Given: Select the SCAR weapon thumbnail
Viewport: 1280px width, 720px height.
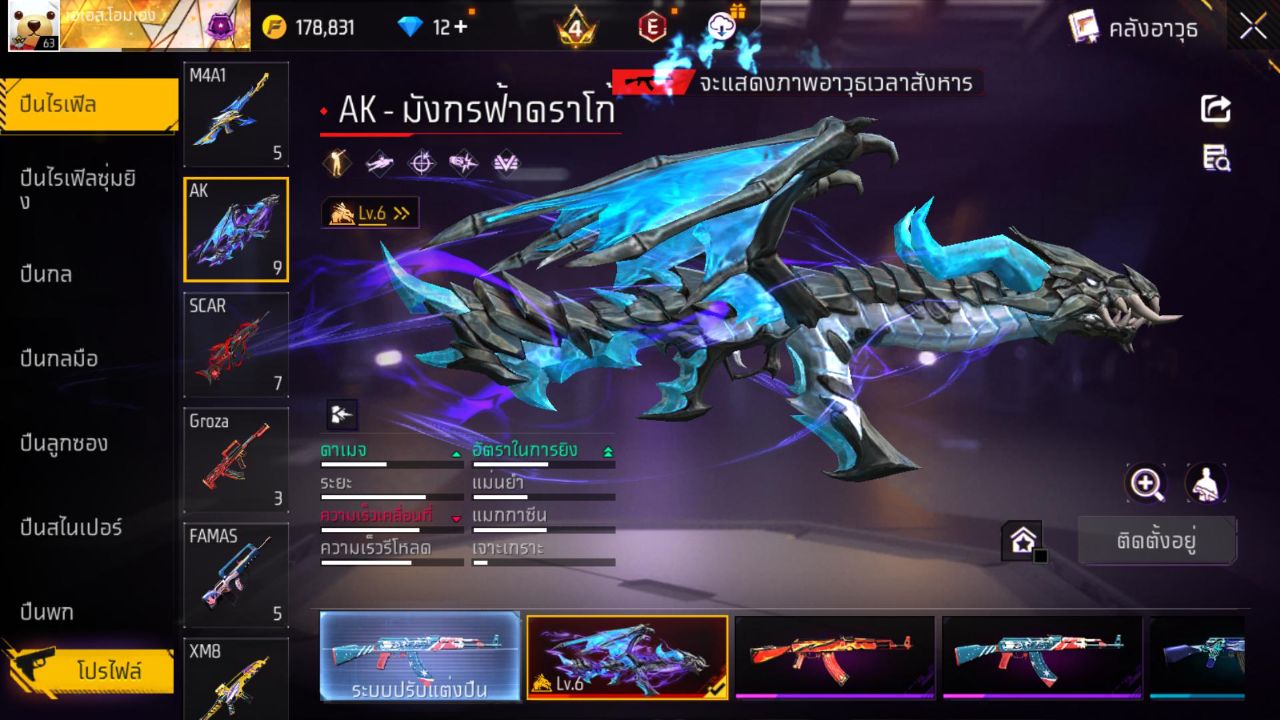Looking at the screenshot, I should coord(236,345).
